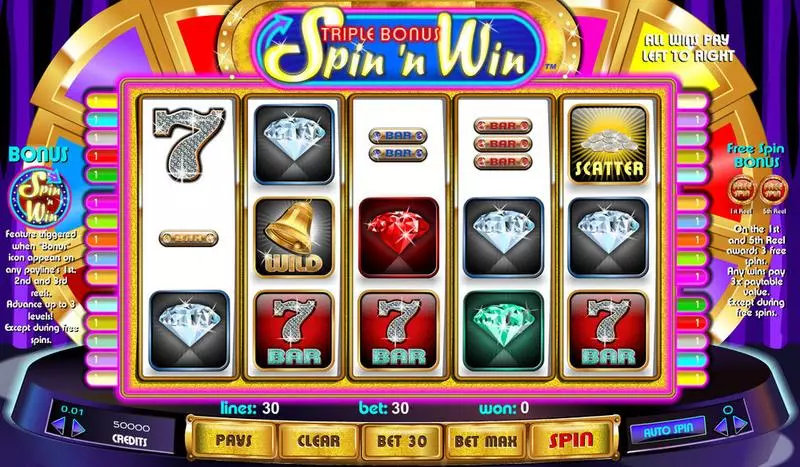Choose BET MAX

(x=485, y=439)
